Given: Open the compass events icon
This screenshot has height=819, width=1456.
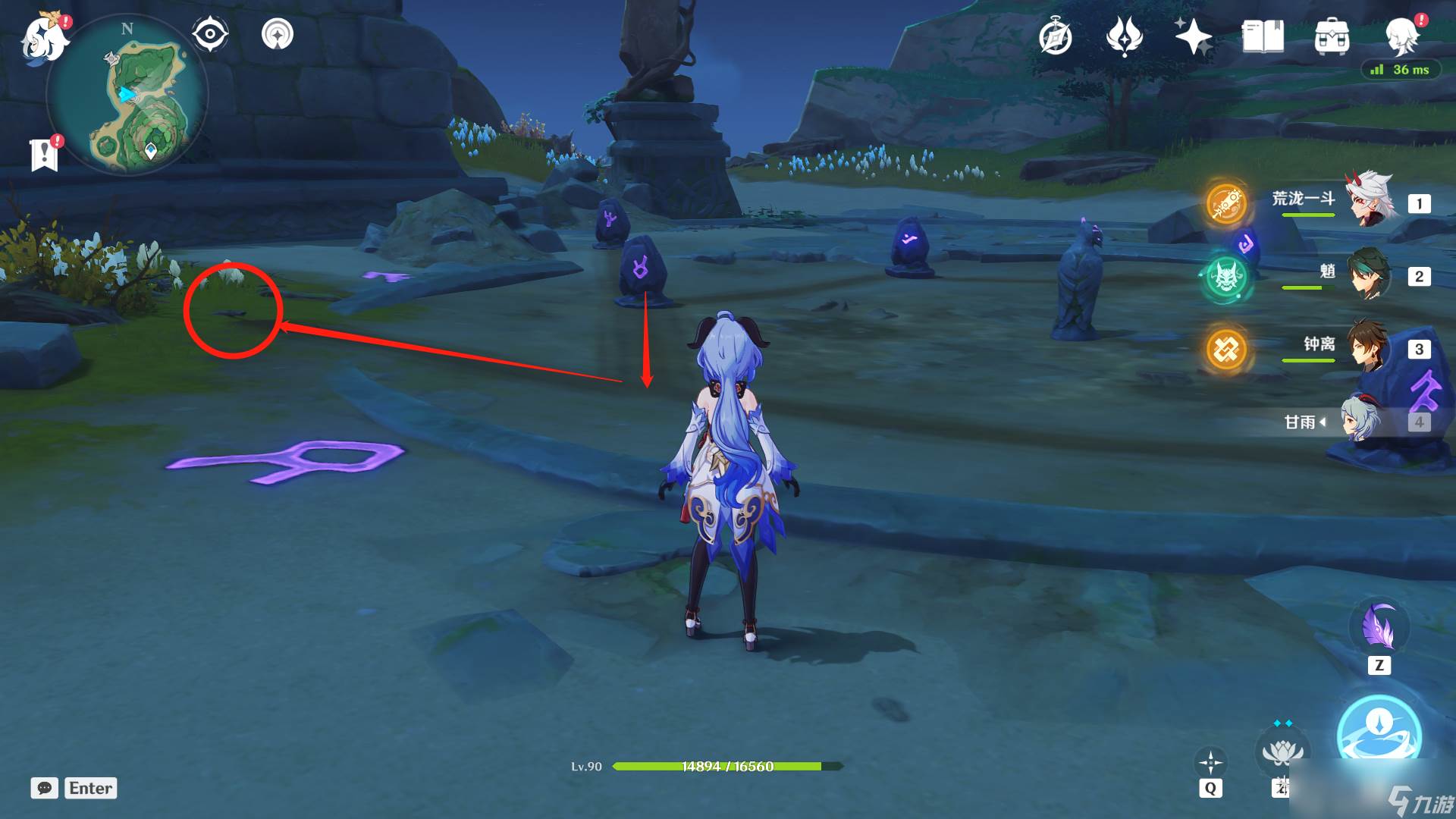Looking at the screenshot, I should tap(1056, 37).
